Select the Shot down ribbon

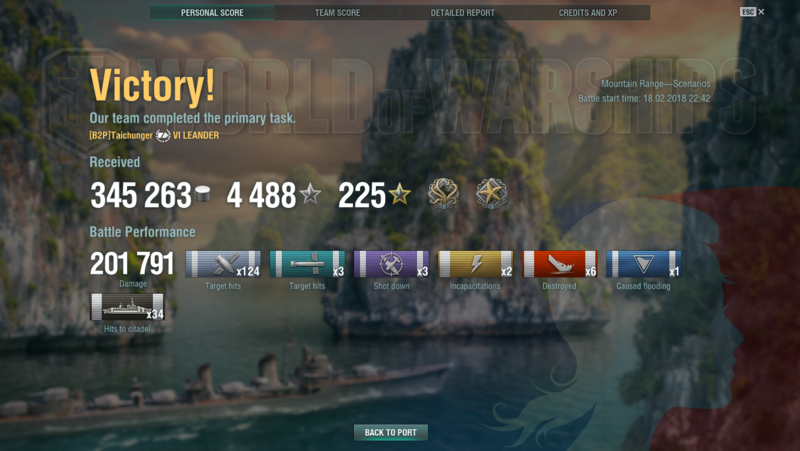coord(392,264)
